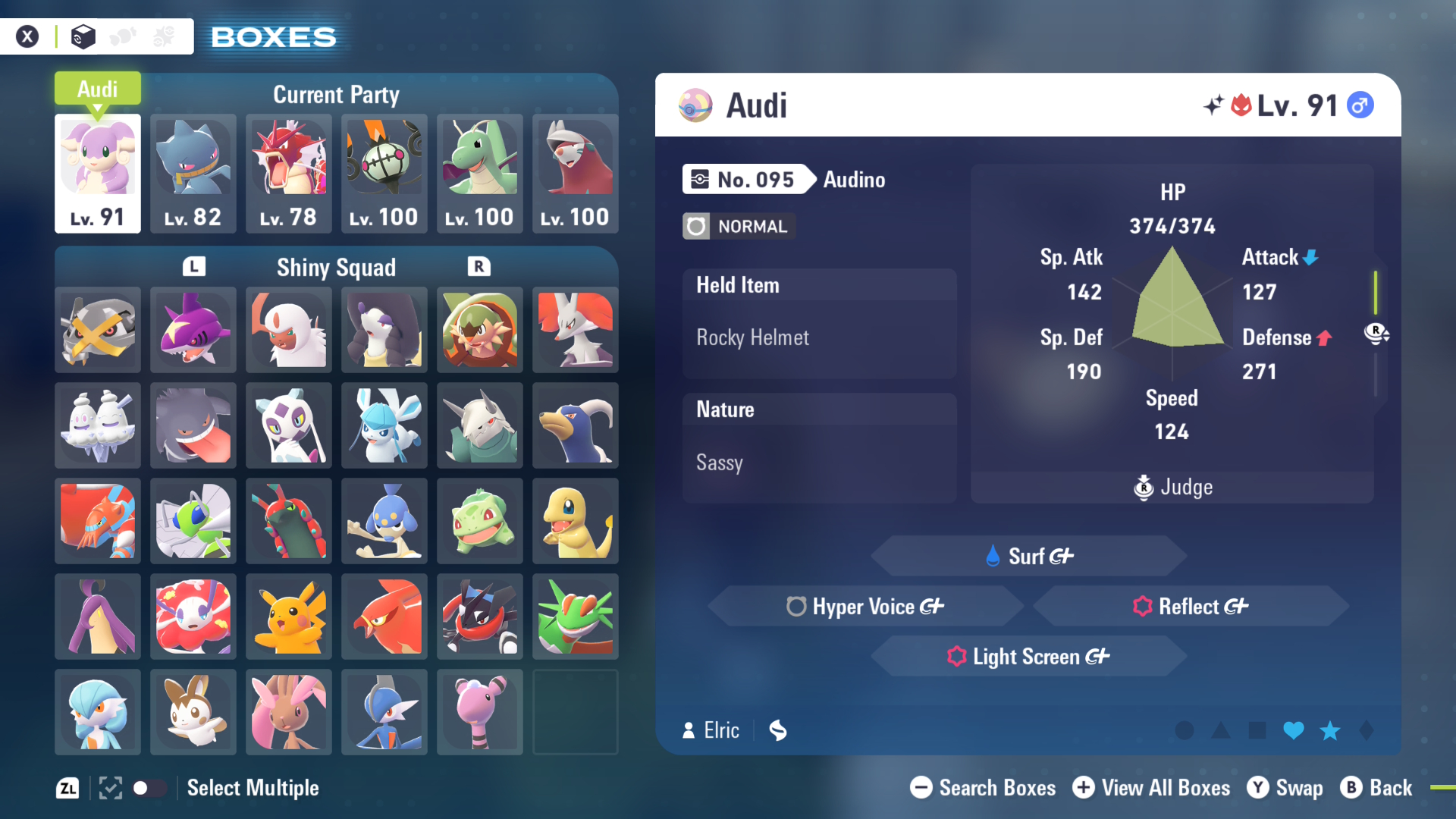Choose the Metagross box slot
Viewport: 1456px width, 819px height.
coord(98,330)
